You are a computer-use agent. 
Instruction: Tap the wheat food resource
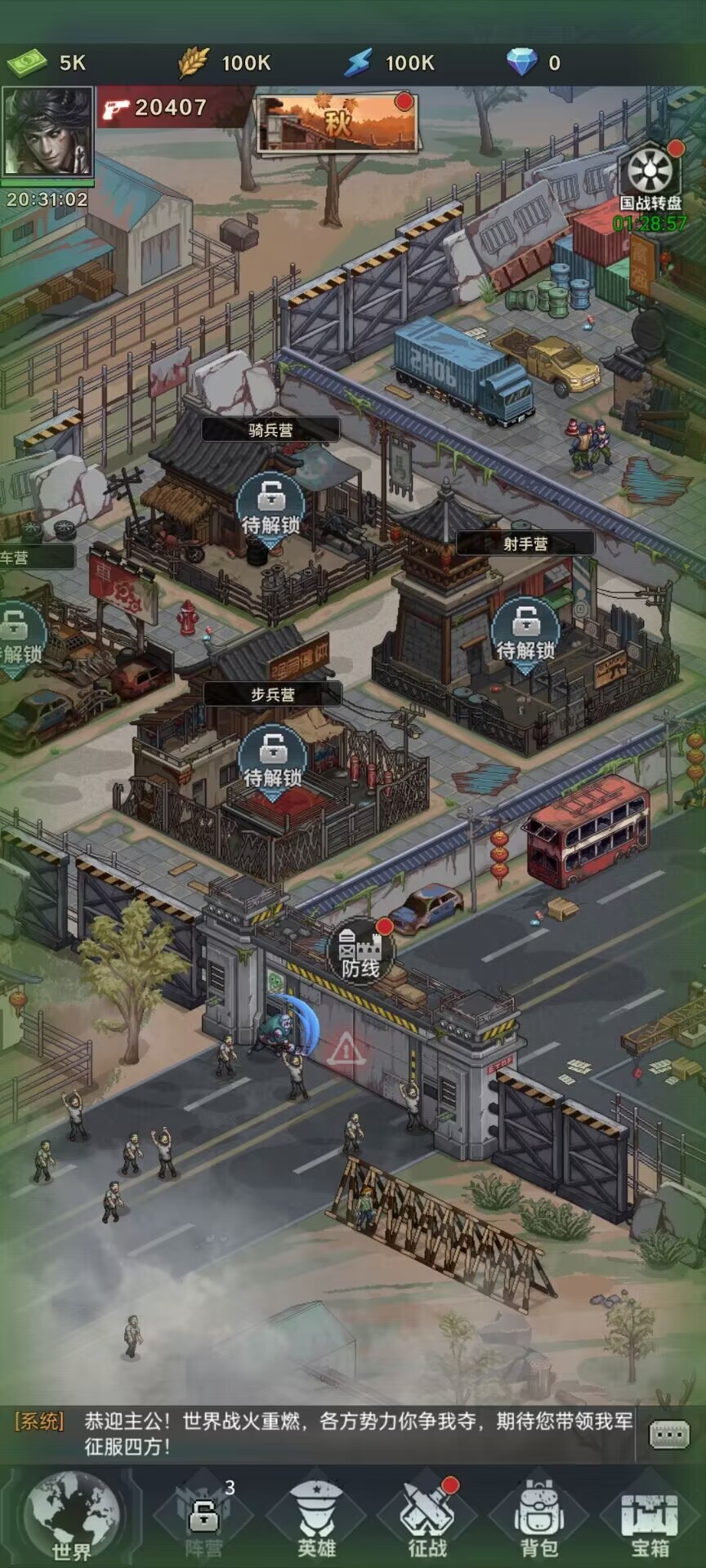coord(224,63)
